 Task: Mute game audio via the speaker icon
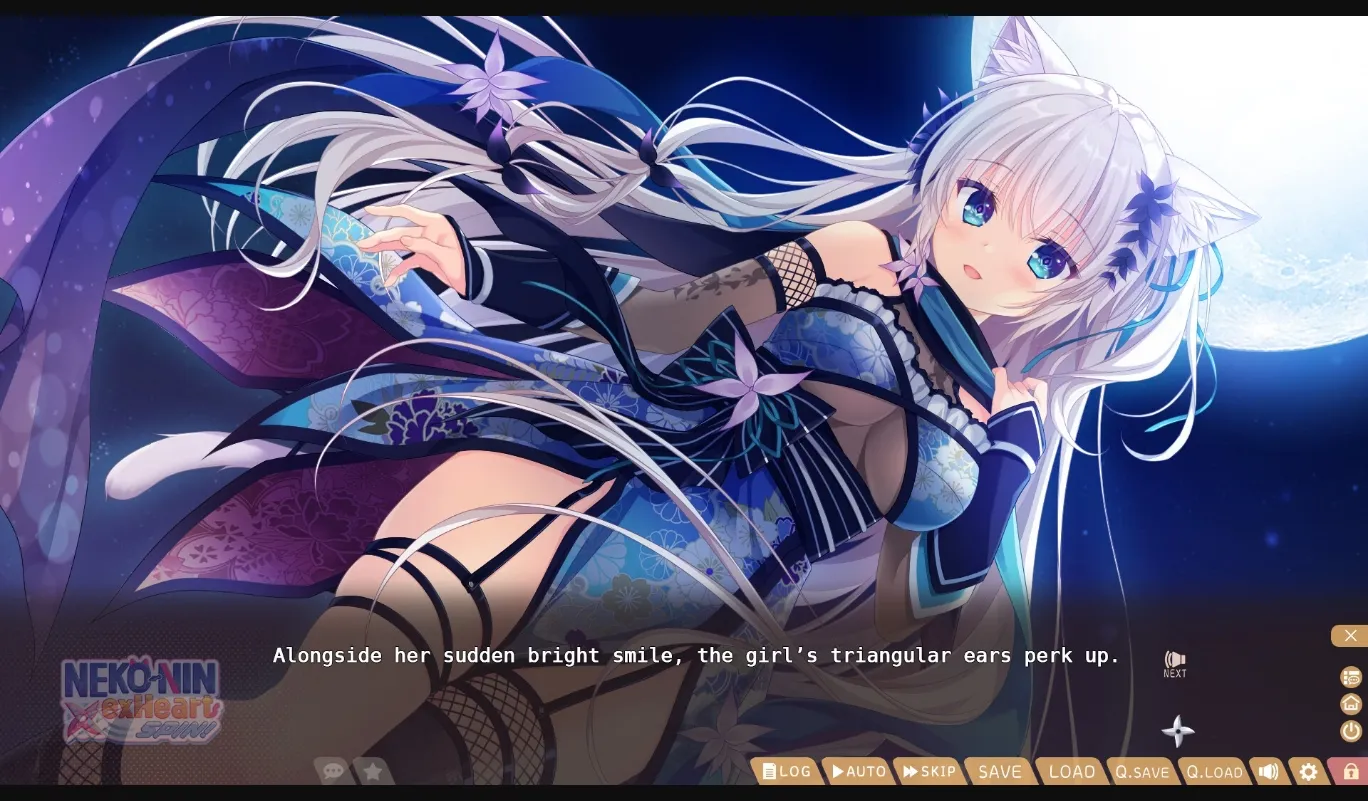click(x=1268, y=771)
